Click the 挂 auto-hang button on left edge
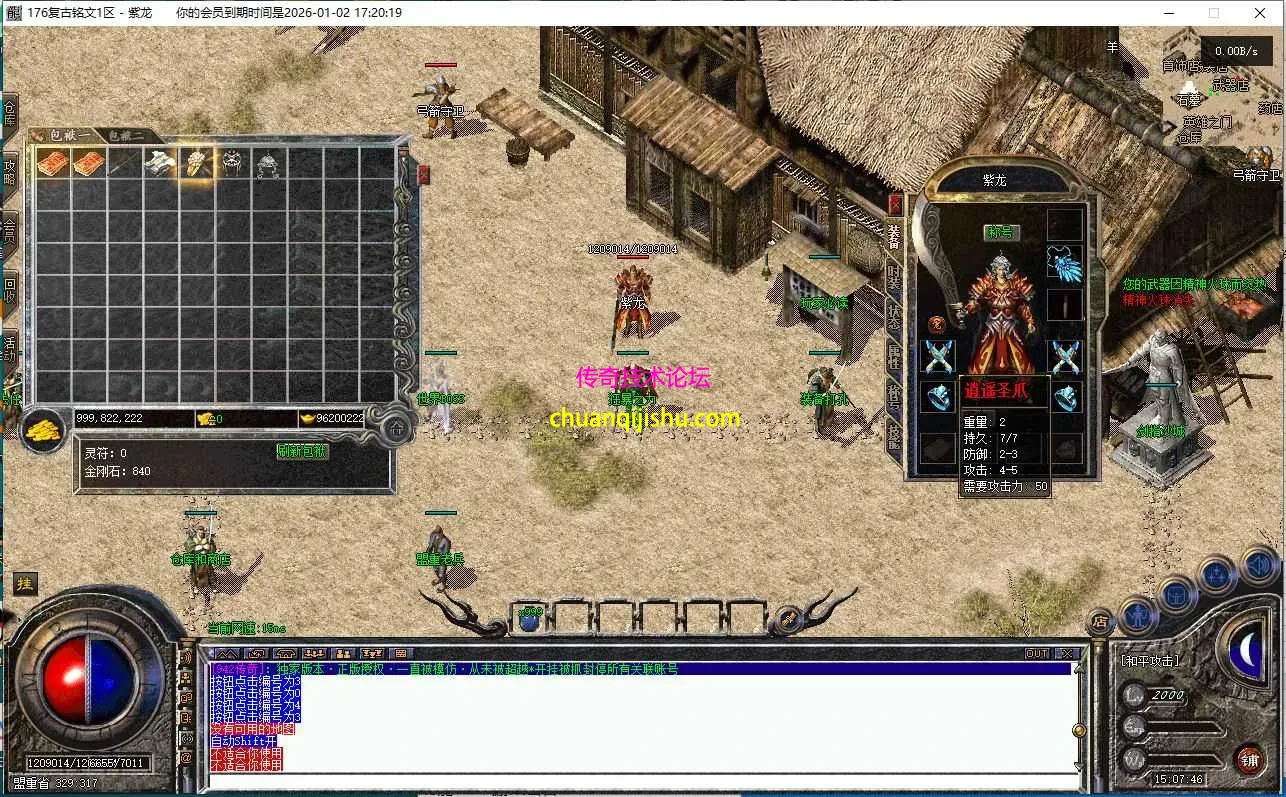 [x=24, y=583]
